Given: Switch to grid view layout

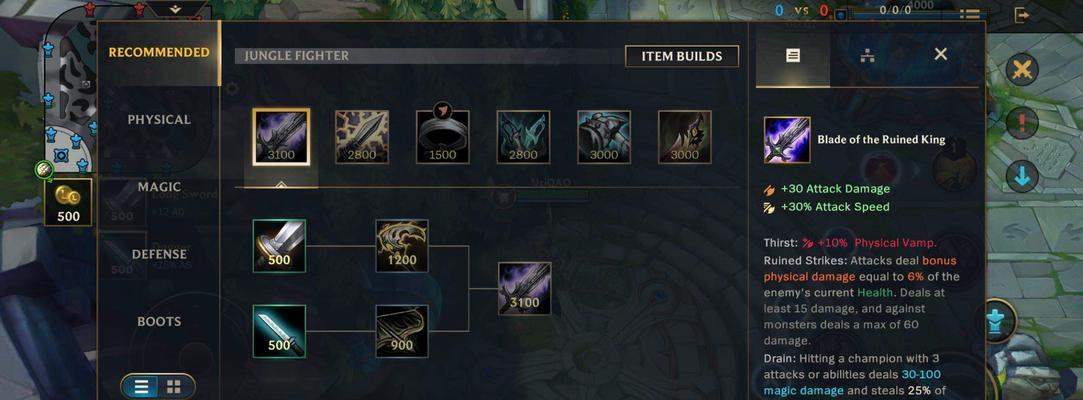Looking at the screenshot, I should click(x=174, y=386).
